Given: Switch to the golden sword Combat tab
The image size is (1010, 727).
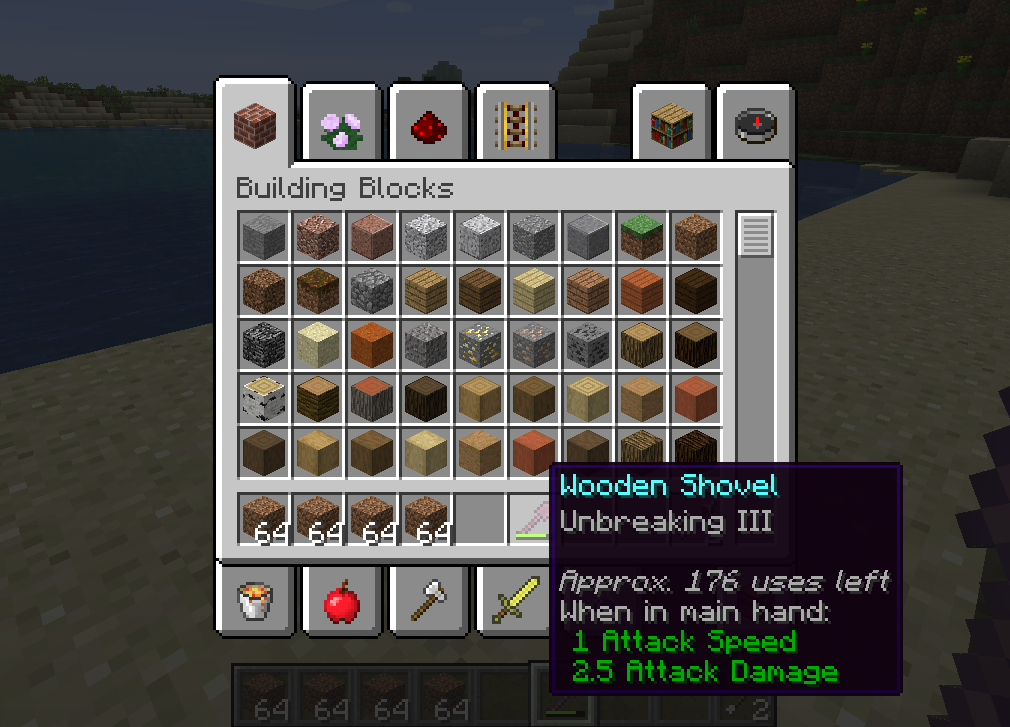Looking at the screenshot, I should point(514,600).
